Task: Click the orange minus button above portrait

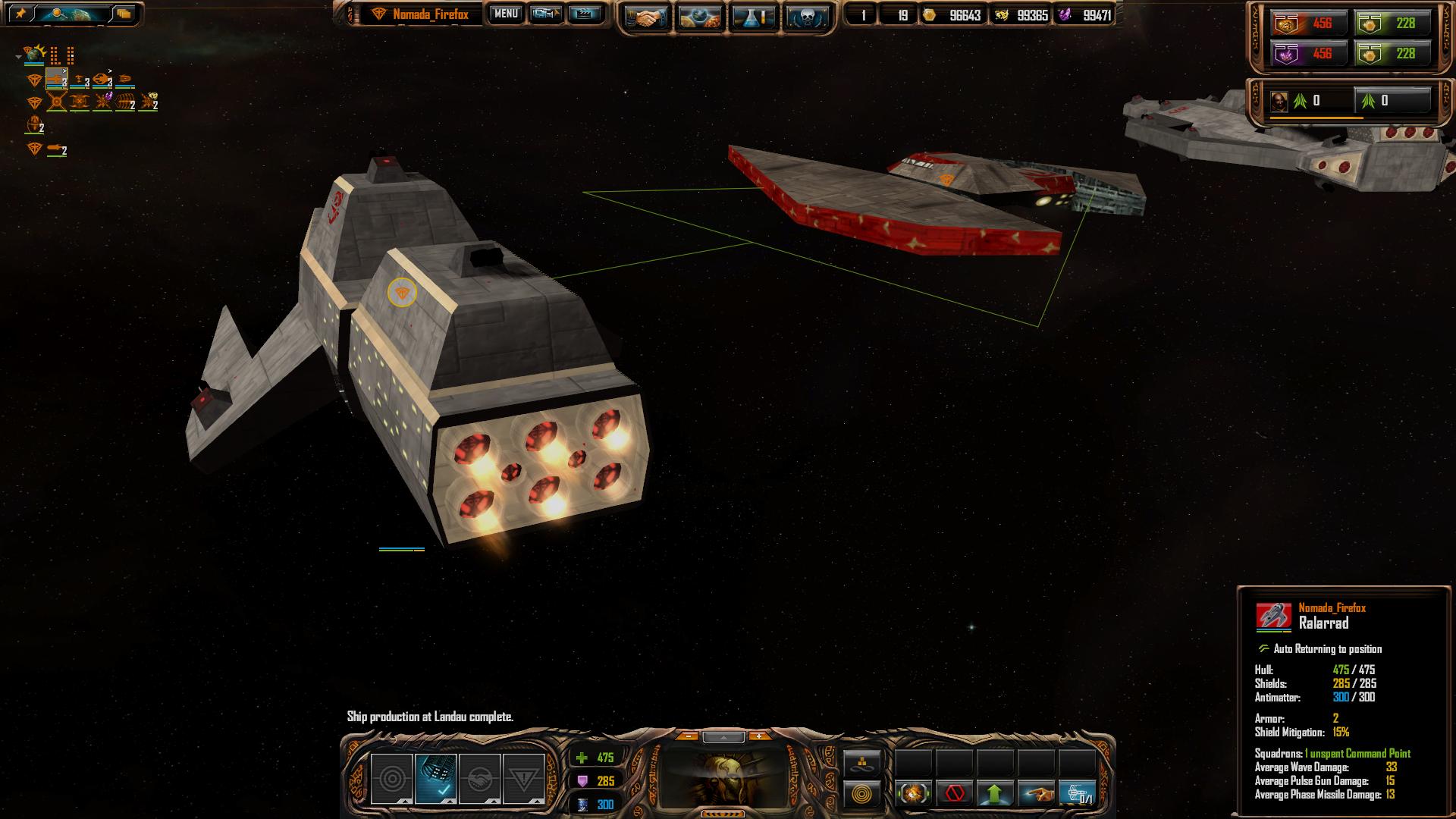Action: click(x=687, y=736)
